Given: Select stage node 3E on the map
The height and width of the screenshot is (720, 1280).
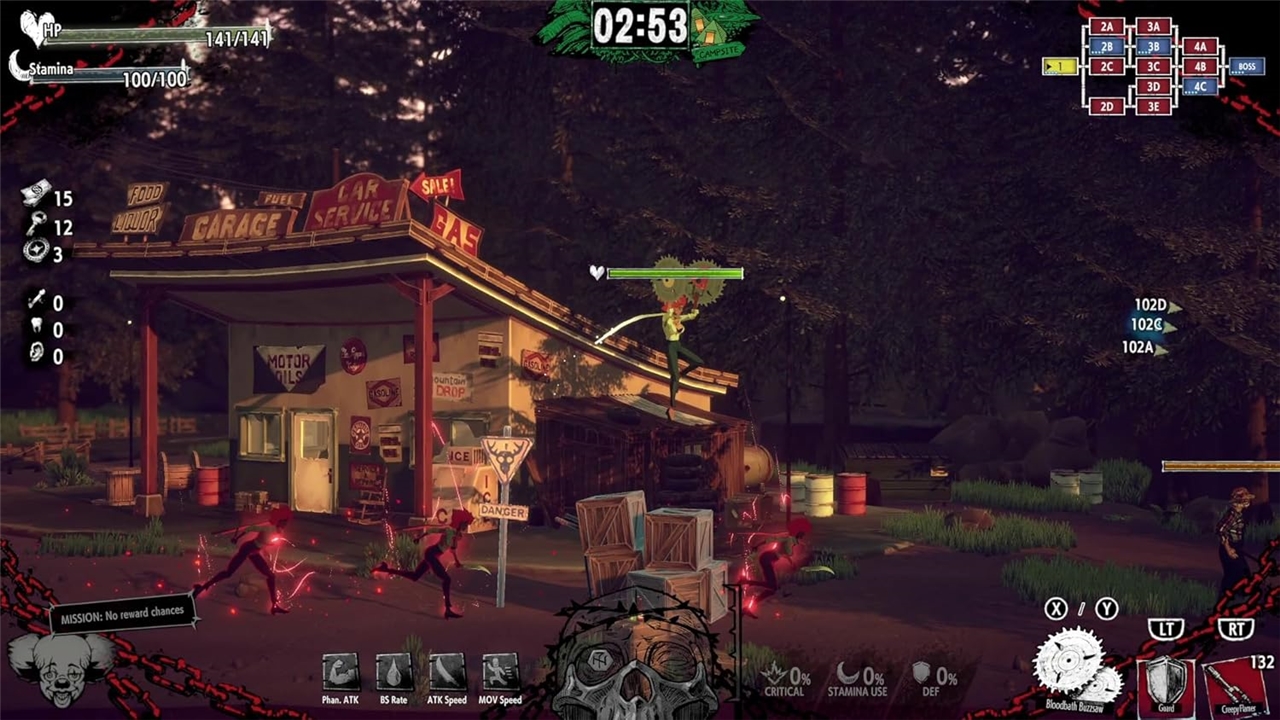Looking at the screenshot, I should [x=1153, y=107].
